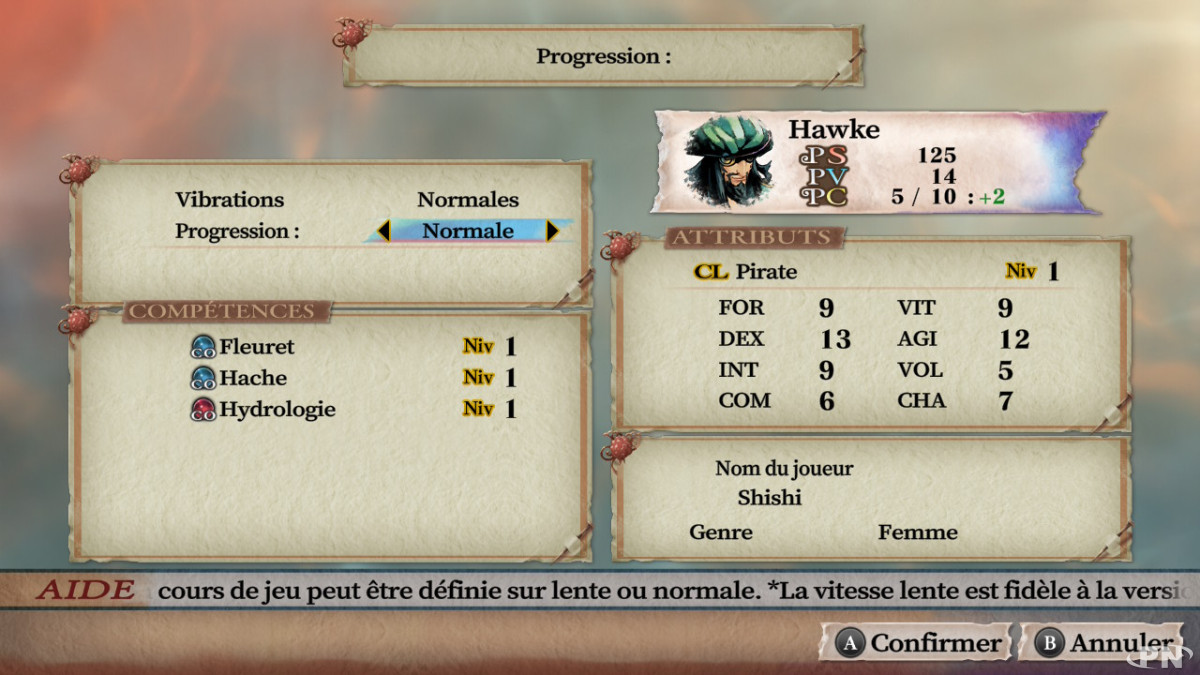This screenshot has width=1200, height=675.
Task: Select the Hache skill entry
Action: click(253, 378)
